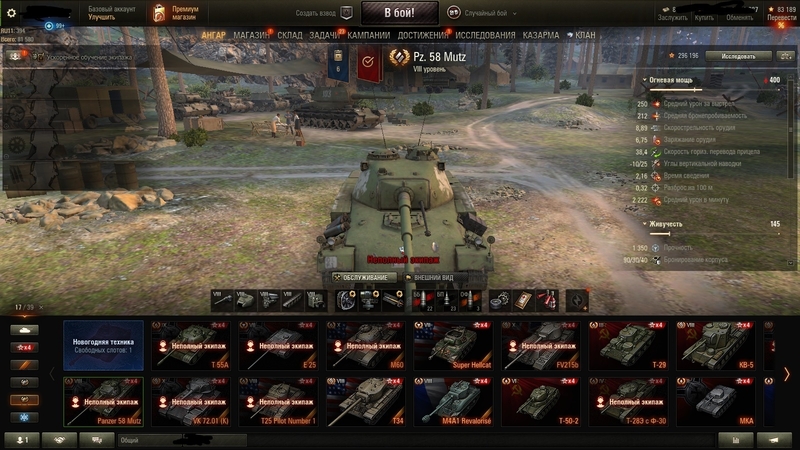This screenshot has height=450, width=800.
Task: Switch to the МАГАЗИН tab
Action: pyautogui.click(x=250, y=35)
